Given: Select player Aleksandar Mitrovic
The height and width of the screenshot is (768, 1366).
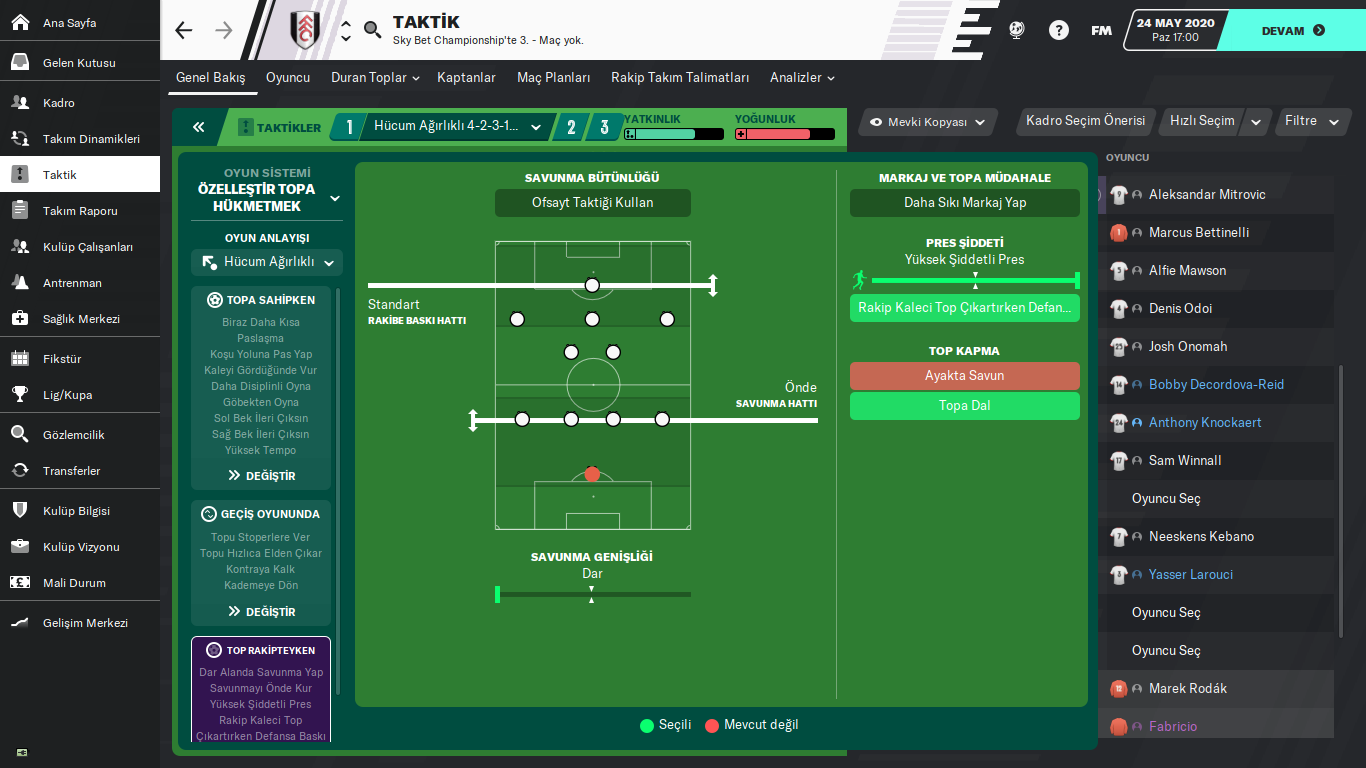Looking at the screenshot, I should pyautogui.click(x=1206, y=195).
